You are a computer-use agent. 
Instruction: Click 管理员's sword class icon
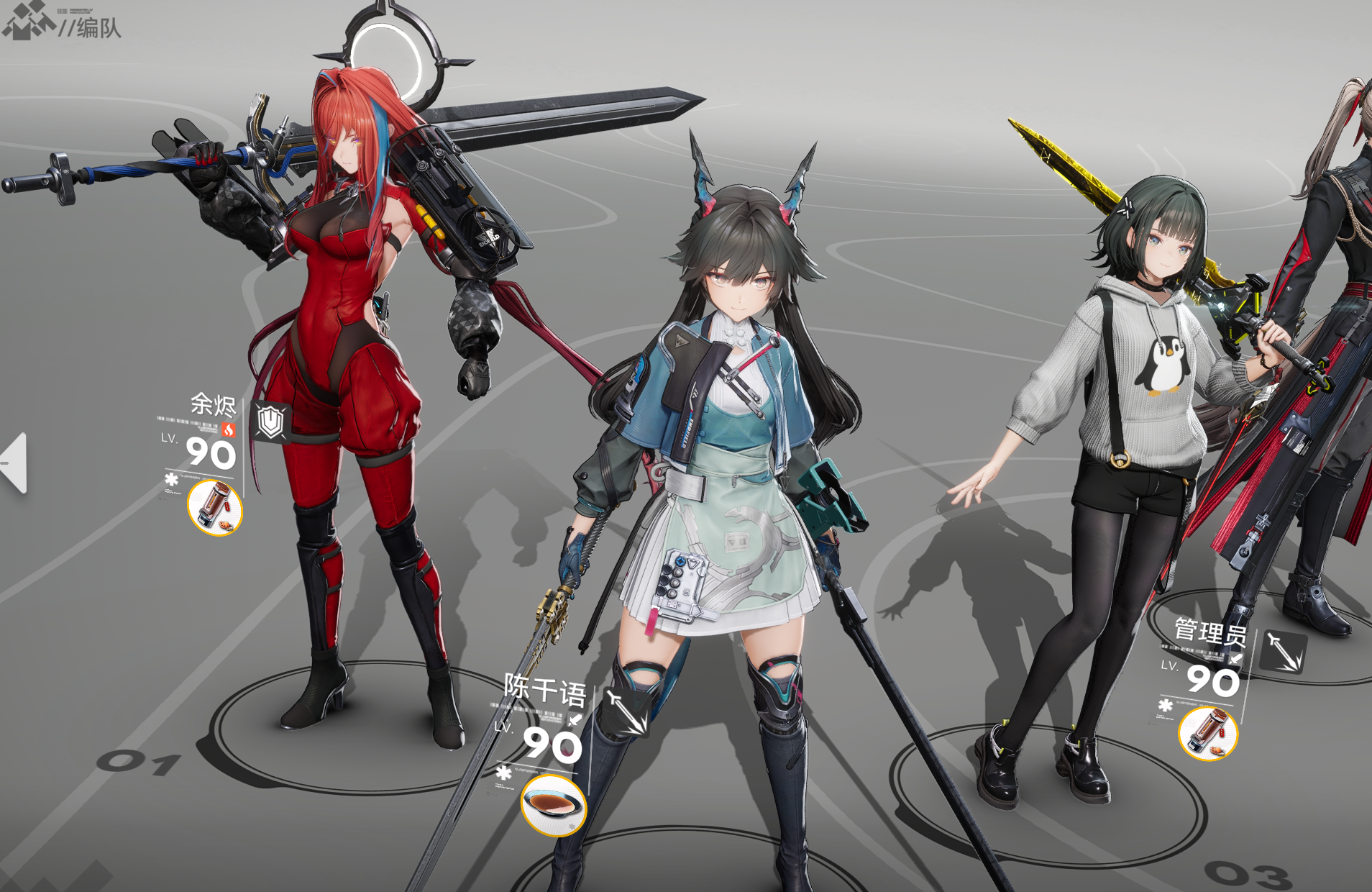click(x=1283, y=652)
